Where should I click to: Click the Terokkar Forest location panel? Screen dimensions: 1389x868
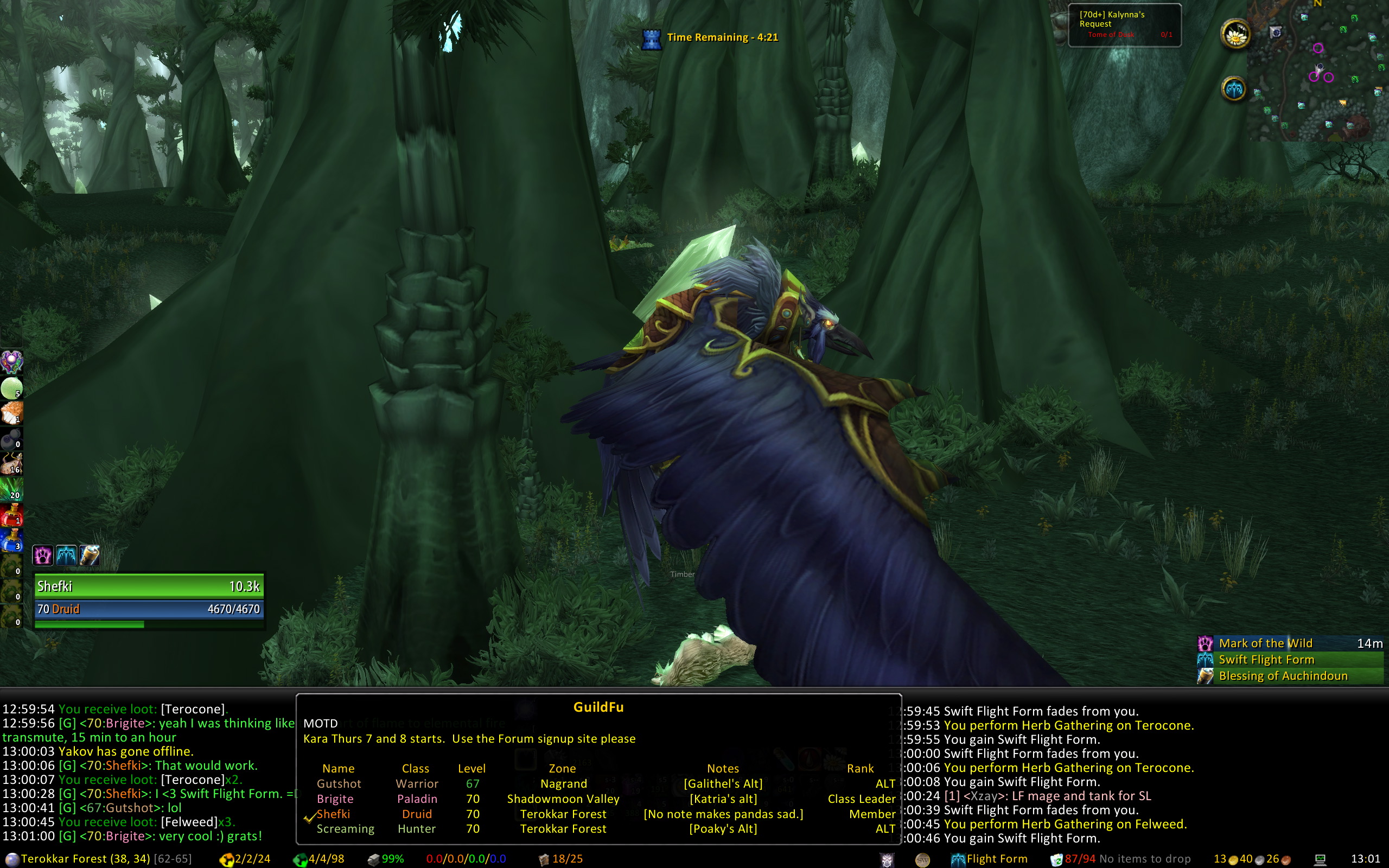pyautogui.click(x=85, y=859)
